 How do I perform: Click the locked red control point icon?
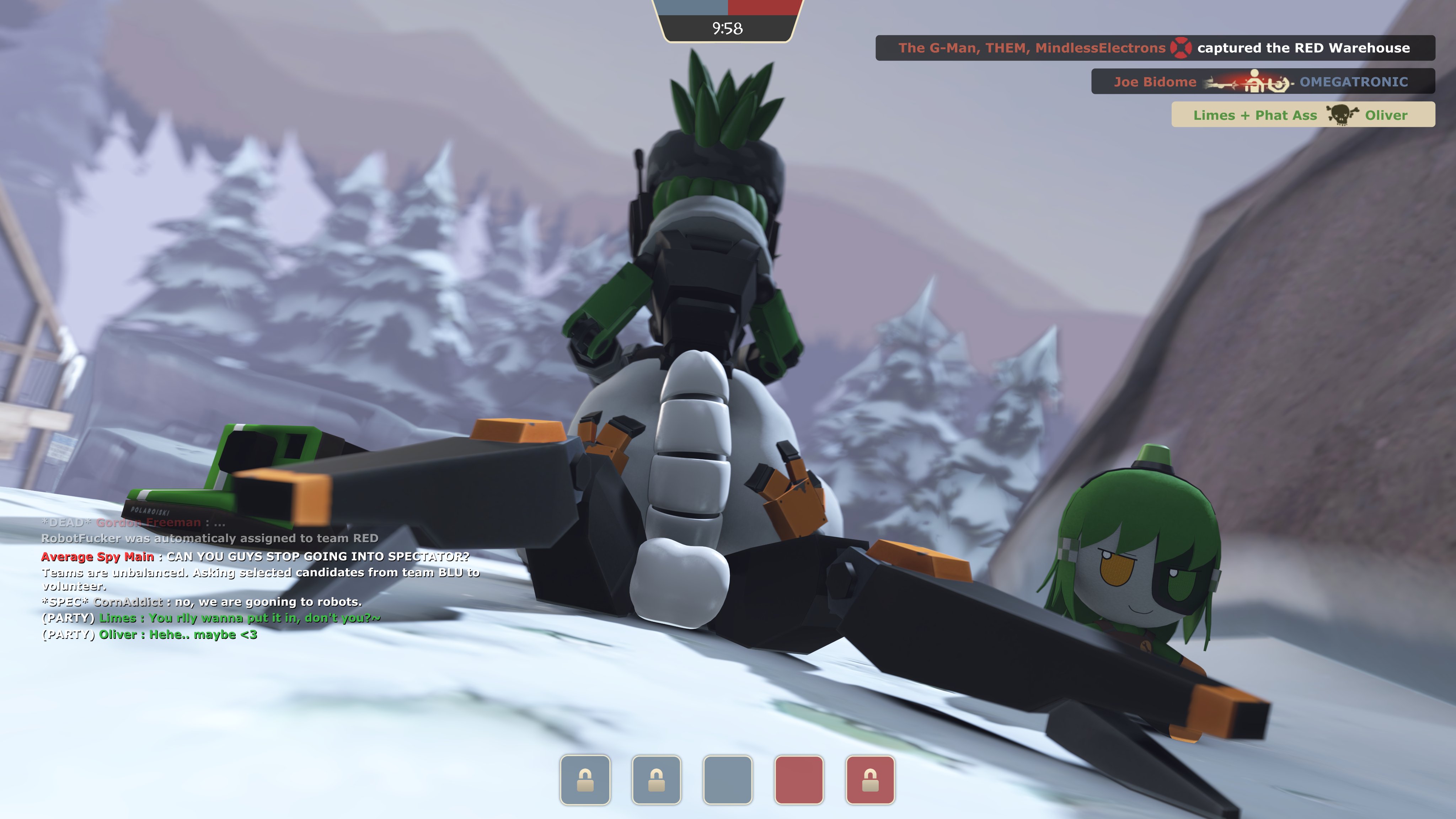coord(870,780)
